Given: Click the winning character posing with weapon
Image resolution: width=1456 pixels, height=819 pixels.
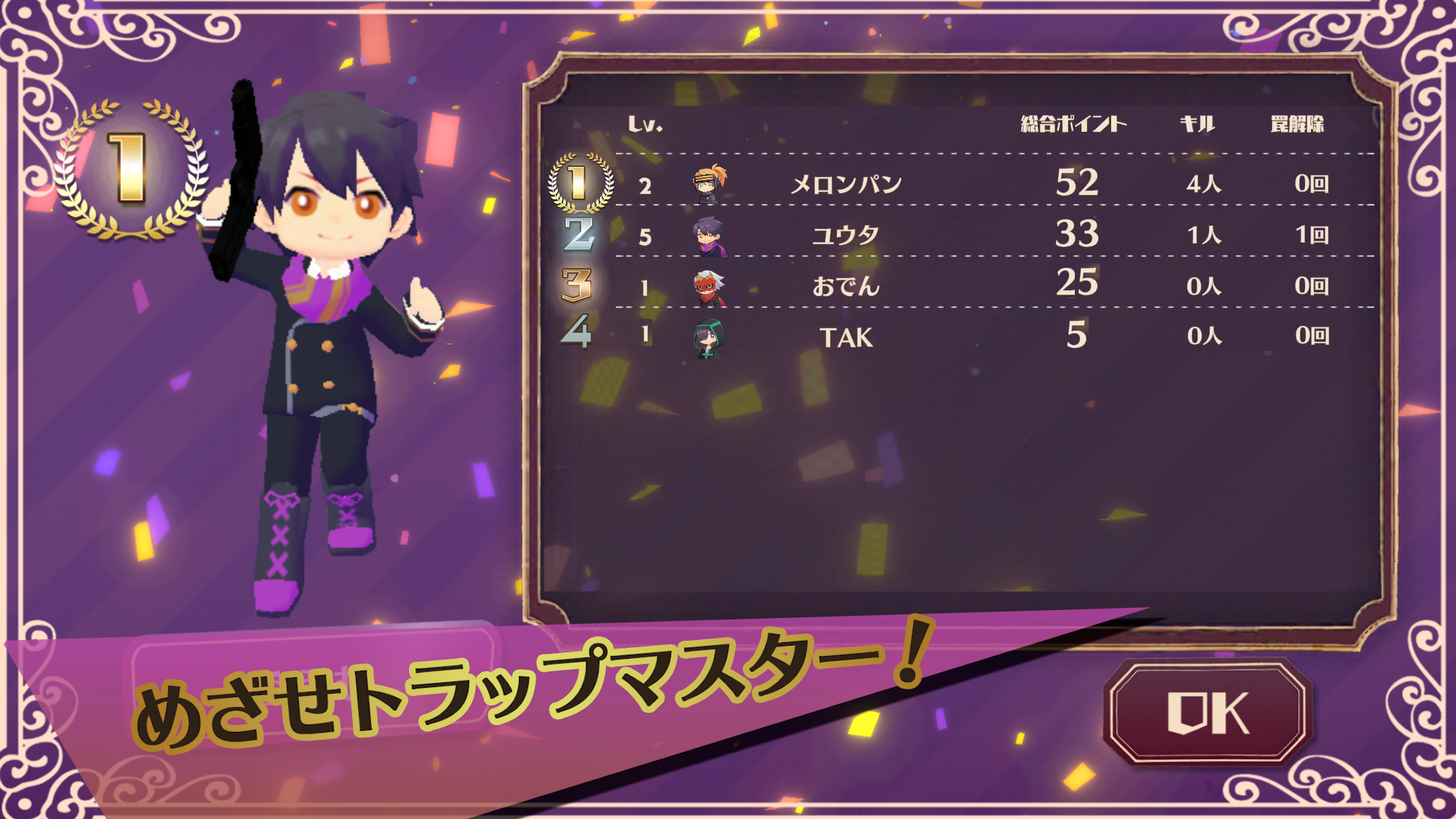Looking at the screenshot, I should pyautogui.click(x=317, y=330).
